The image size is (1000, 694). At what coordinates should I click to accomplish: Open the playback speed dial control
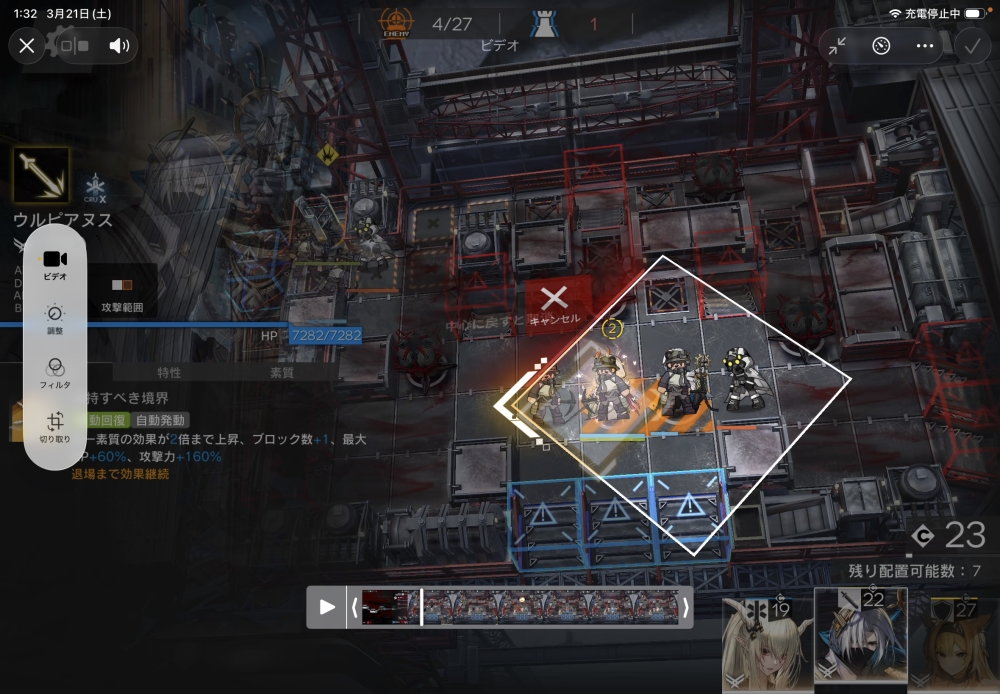pos(881,45)
